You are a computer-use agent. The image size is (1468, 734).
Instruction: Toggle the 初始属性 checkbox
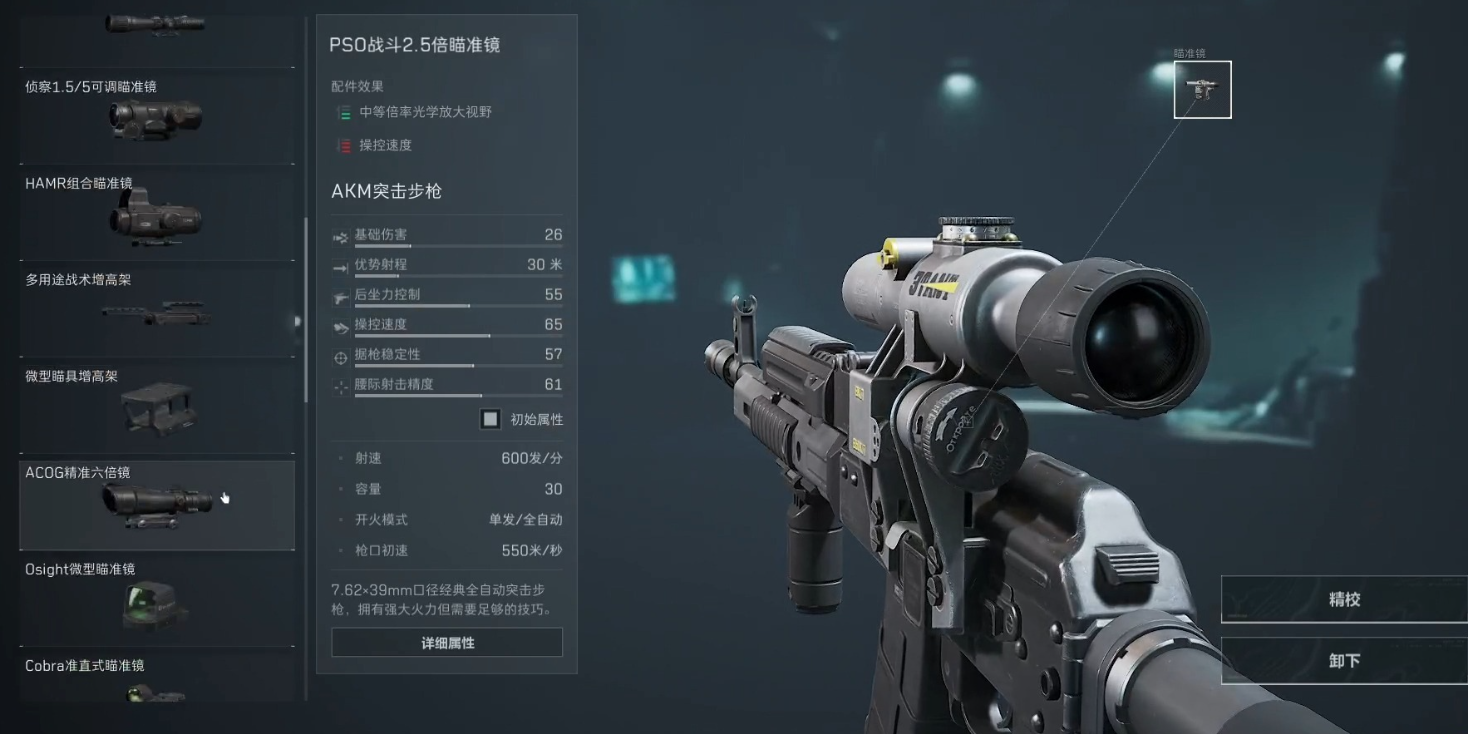click(489, 419)
